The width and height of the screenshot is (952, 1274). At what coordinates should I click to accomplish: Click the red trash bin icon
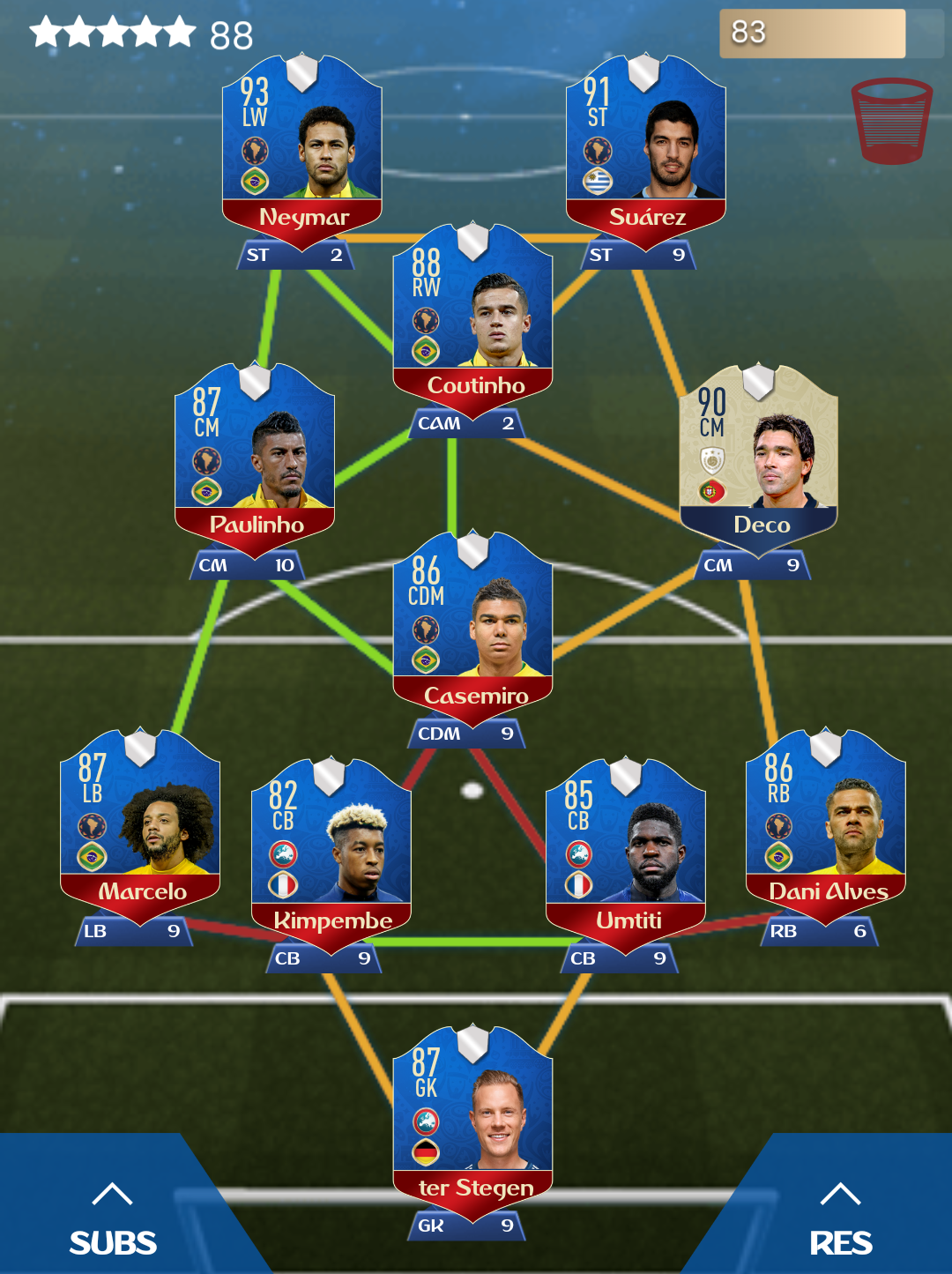point(891,121)
